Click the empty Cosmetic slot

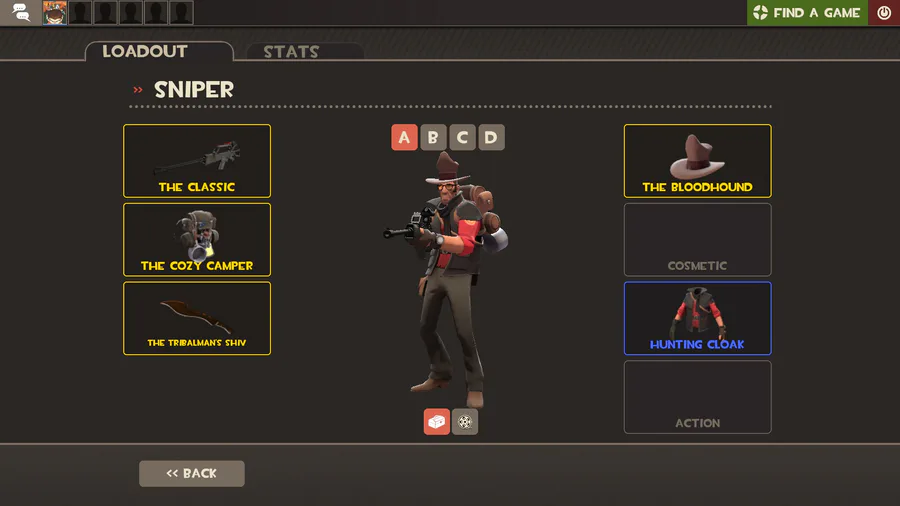coord(697,240)
